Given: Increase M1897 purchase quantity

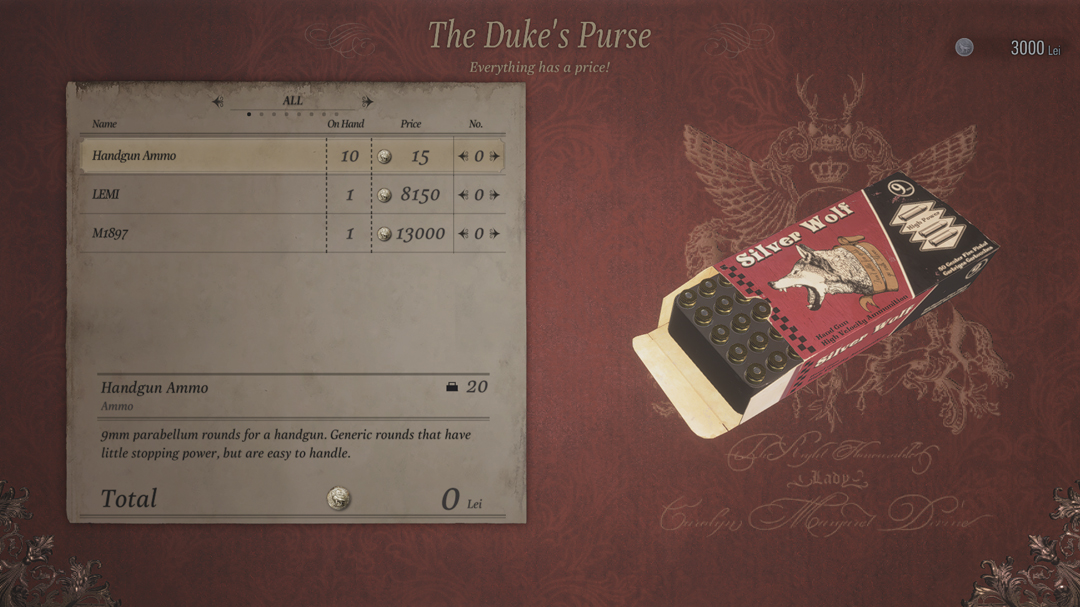Looking at the screenshot, I should click(495, 234).
